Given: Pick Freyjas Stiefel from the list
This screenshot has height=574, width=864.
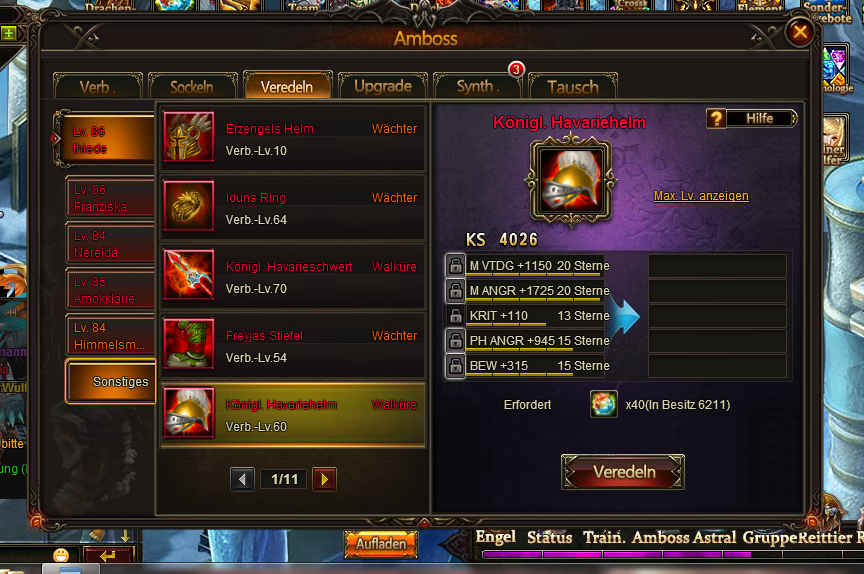Looking at the screenshot, I should [292, 346].
